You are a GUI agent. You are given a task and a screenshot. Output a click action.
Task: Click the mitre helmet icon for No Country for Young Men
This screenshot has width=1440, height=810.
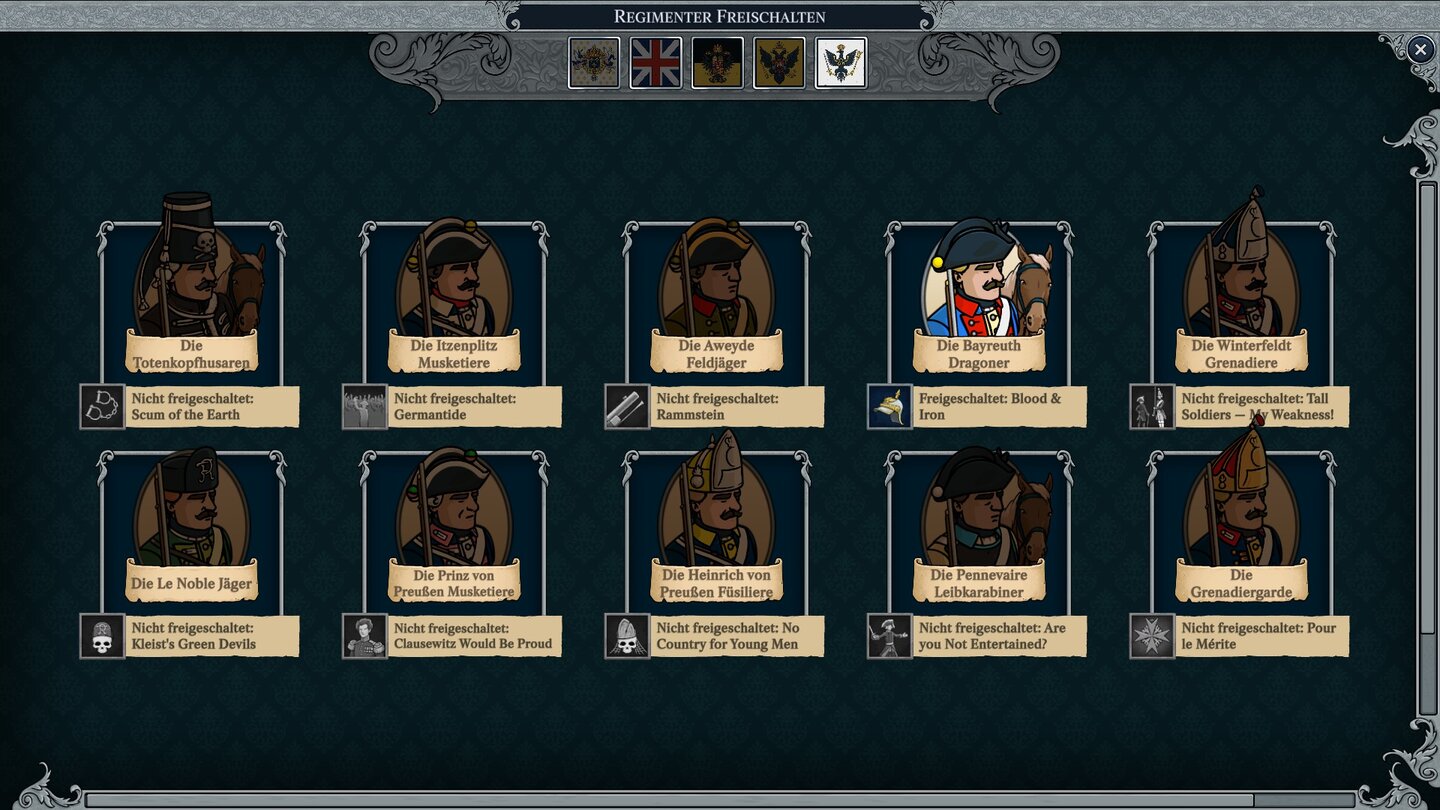(627, 636)
